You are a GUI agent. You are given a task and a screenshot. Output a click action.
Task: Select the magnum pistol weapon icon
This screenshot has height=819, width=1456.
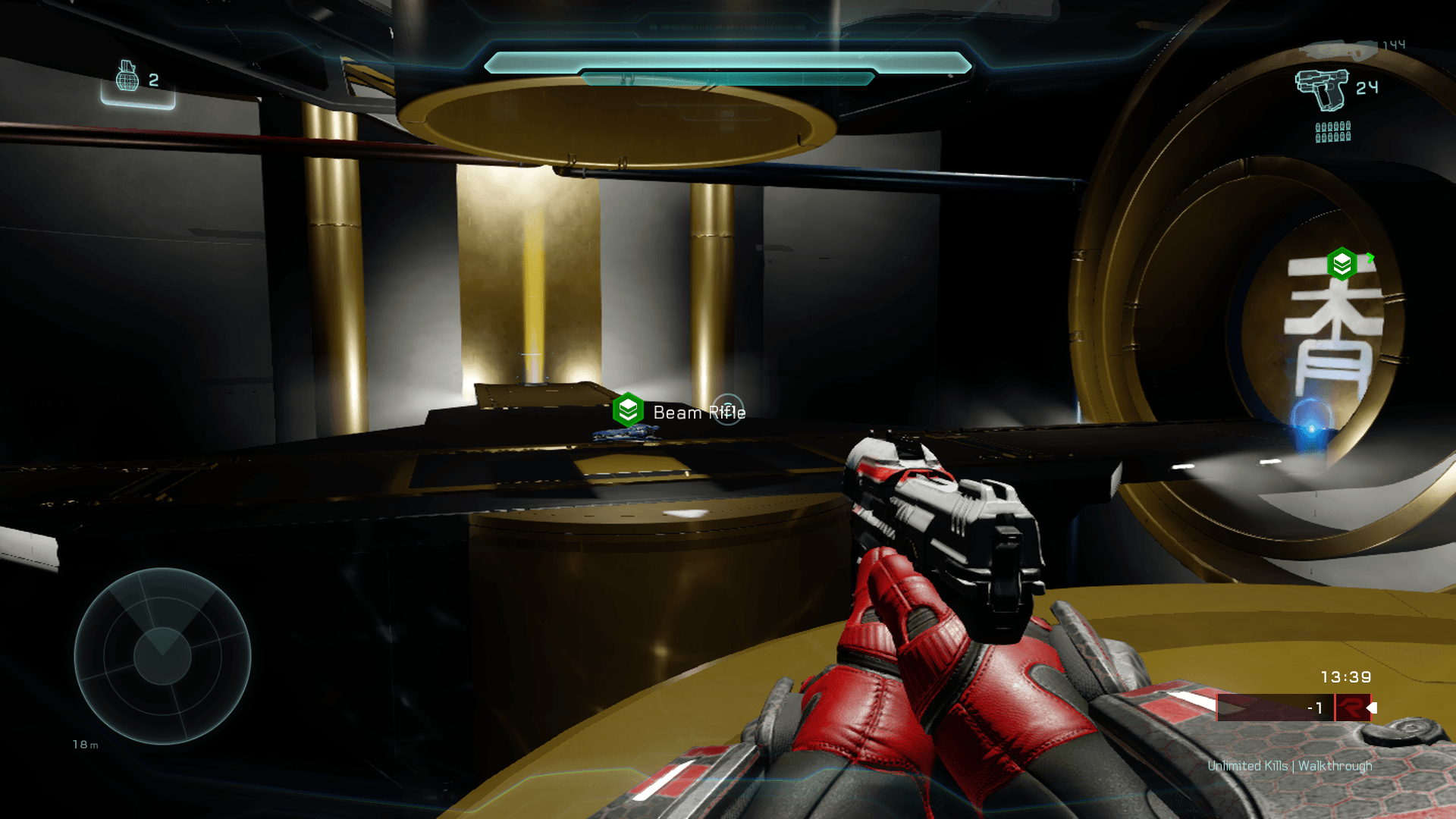[x=1322, y=89]
